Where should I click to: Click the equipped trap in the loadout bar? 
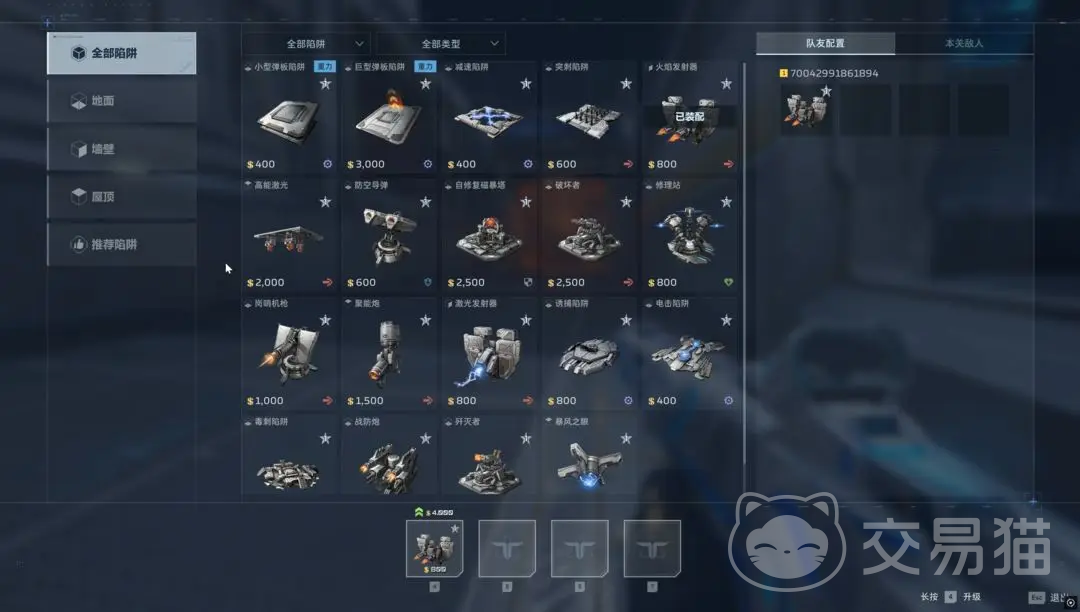pos(434,548)
